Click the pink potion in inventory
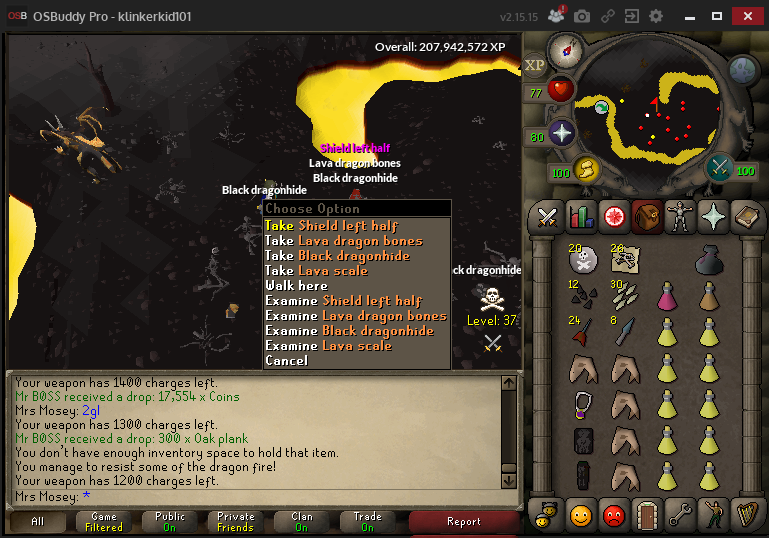This screenshot has width=769, height=538. tap(667, 296)
